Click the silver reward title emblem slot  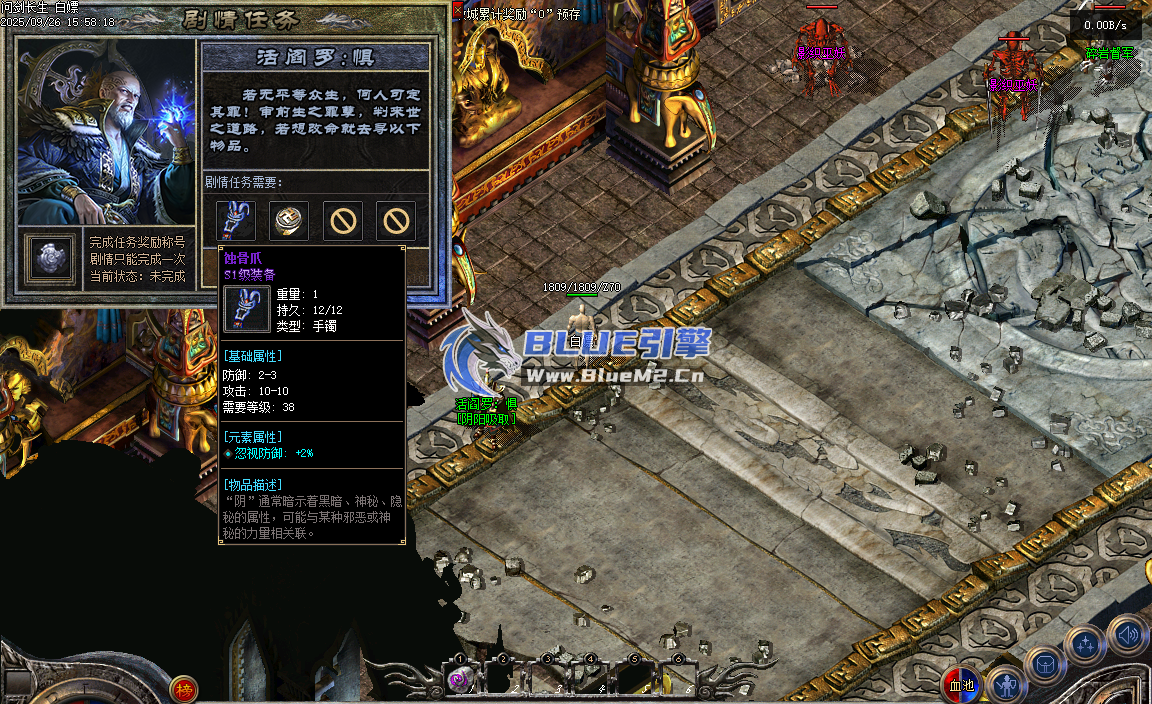(49, 257)
